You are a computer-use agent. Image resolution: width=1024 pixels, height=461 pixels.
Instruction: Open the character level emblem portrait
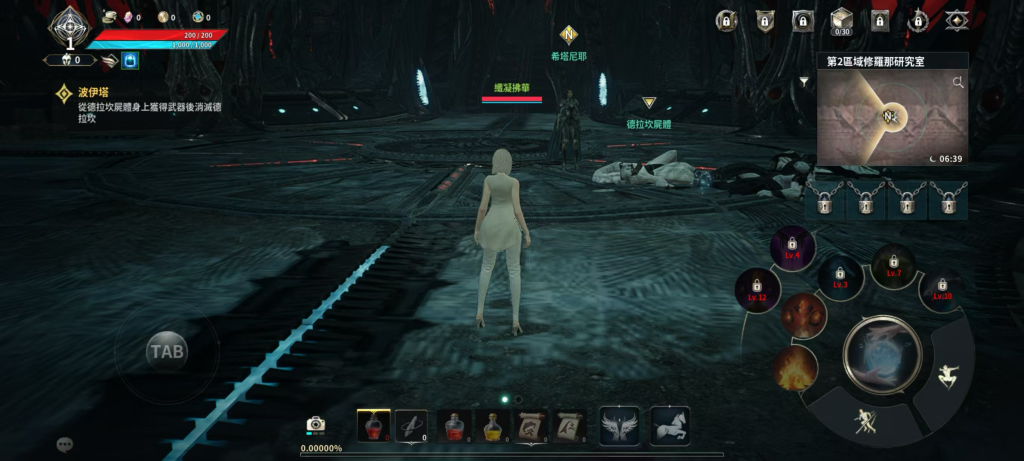[70, 27]
